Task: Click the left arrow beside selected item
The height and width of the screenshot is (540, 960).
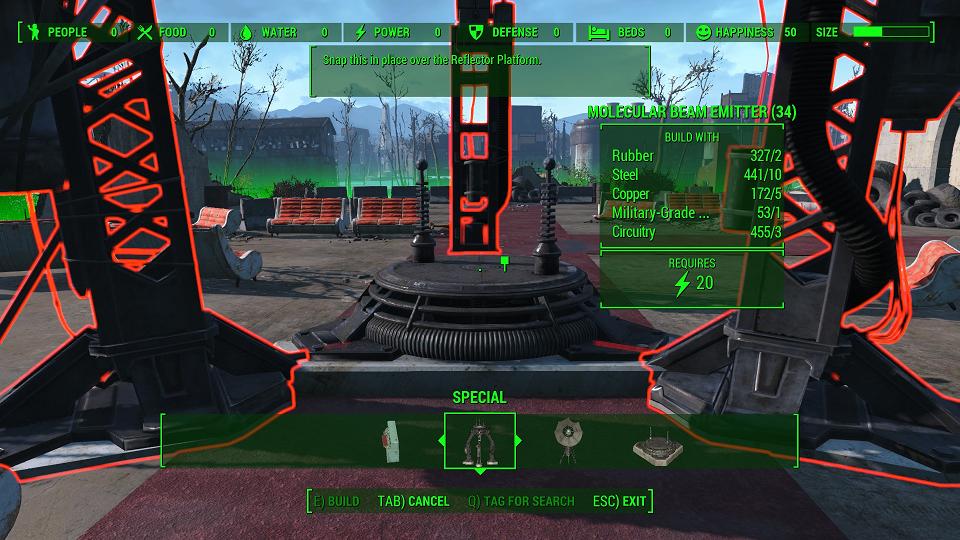Action: pos(441,440)
